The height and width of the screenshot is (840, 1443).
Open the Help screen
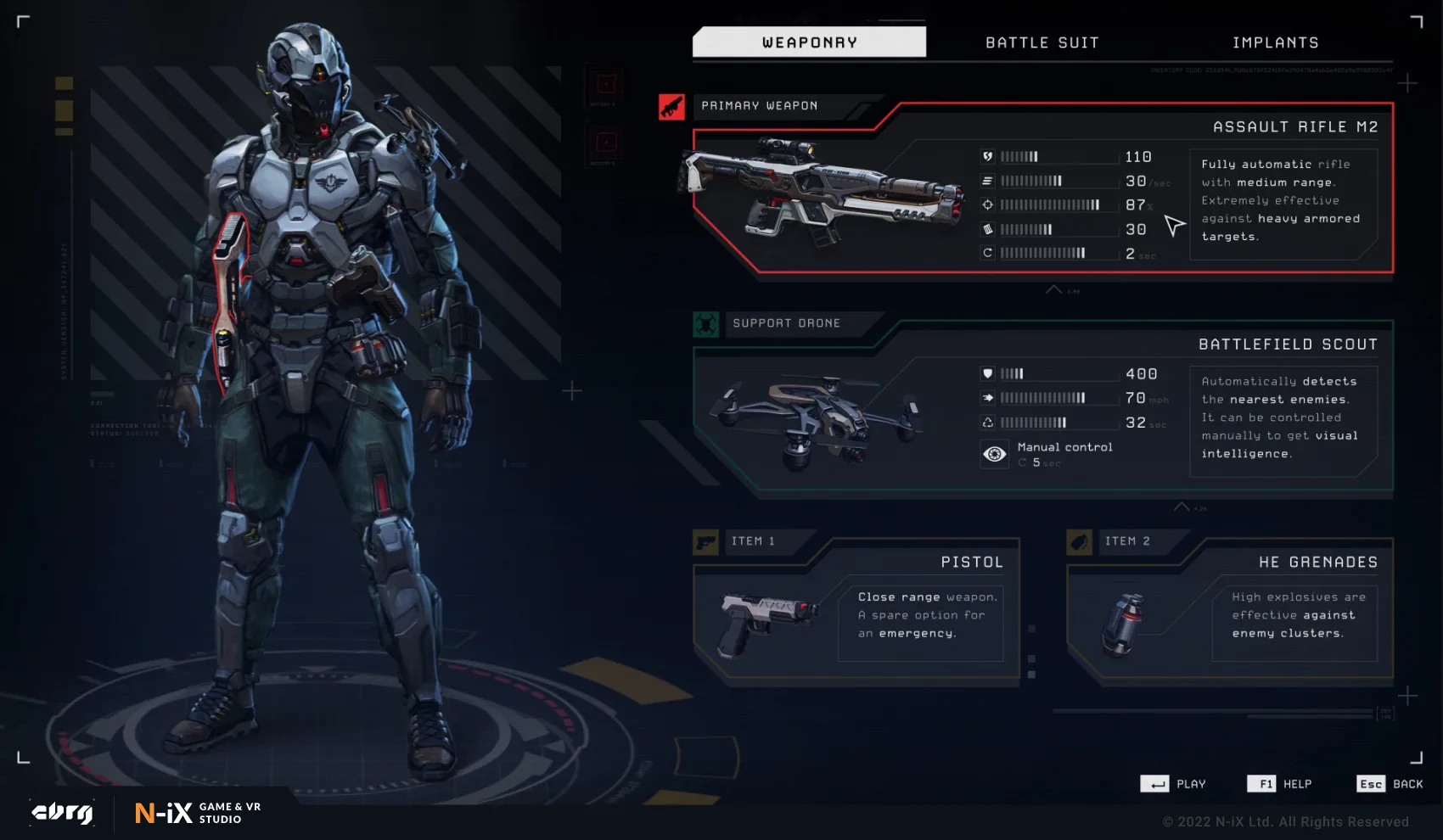(1279, 784)
